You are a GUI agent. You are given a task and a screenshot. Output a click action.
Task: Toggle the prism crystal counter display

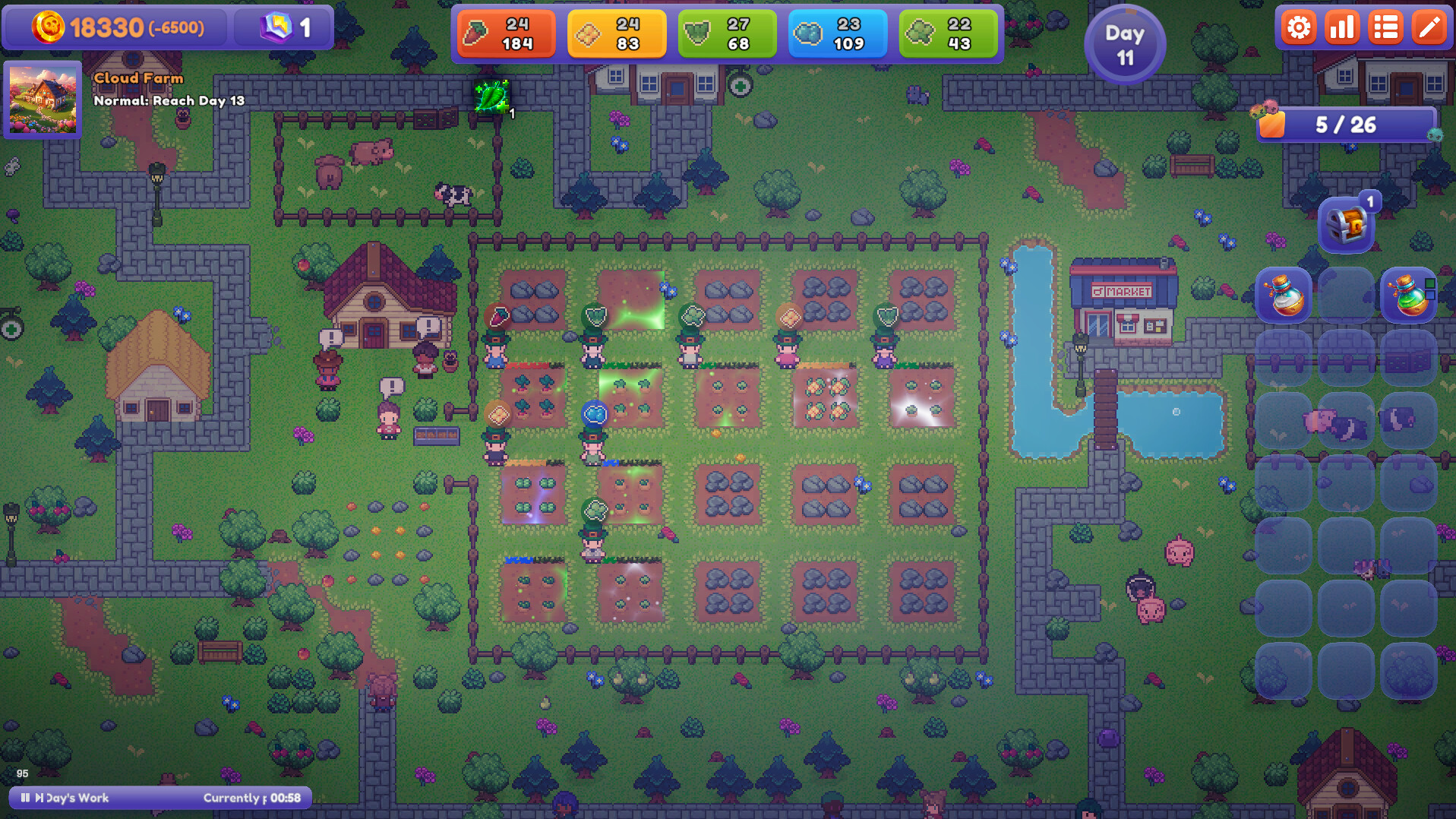click(283, 27)
